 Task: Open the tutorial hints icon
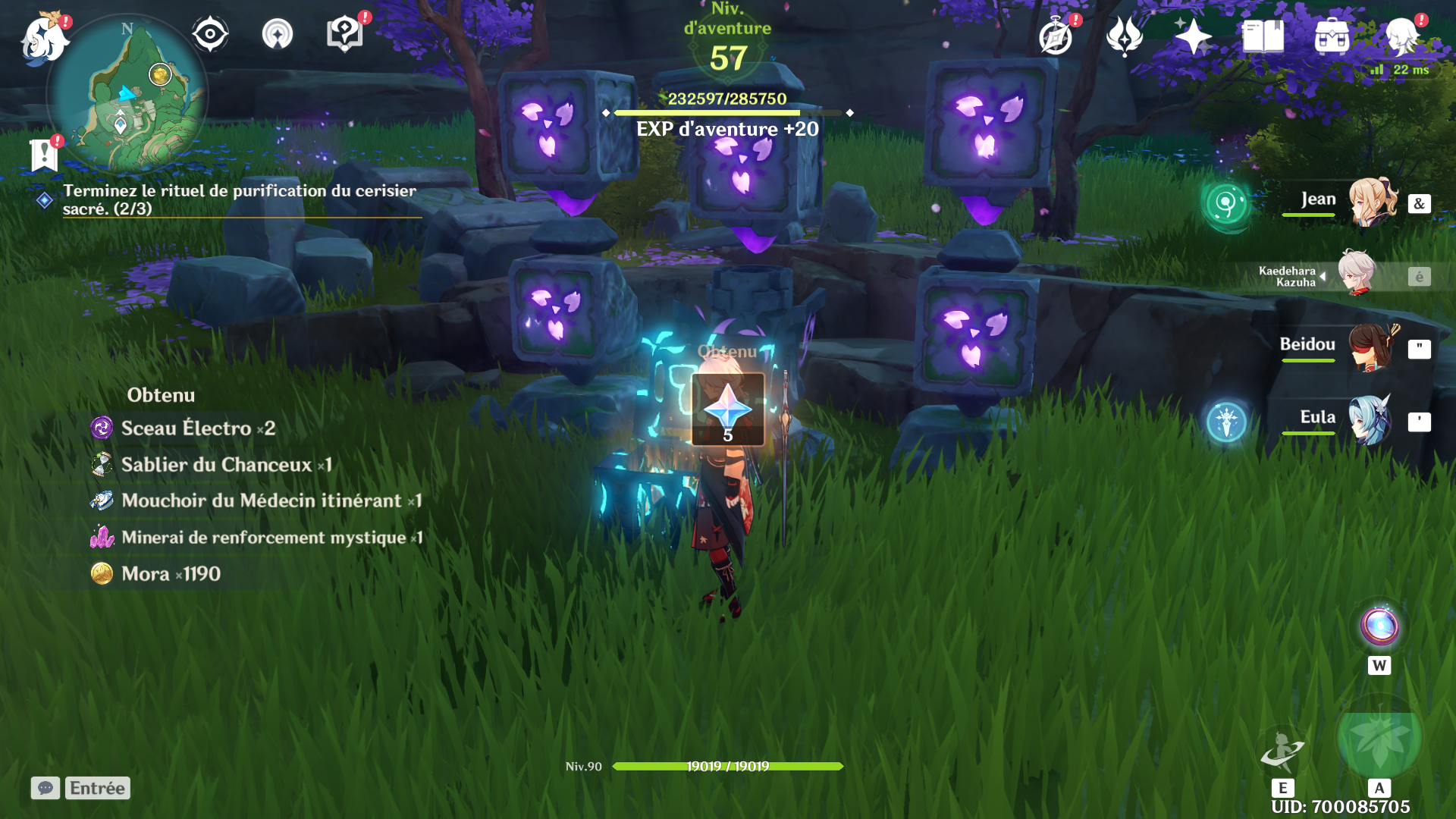[345, 34]
